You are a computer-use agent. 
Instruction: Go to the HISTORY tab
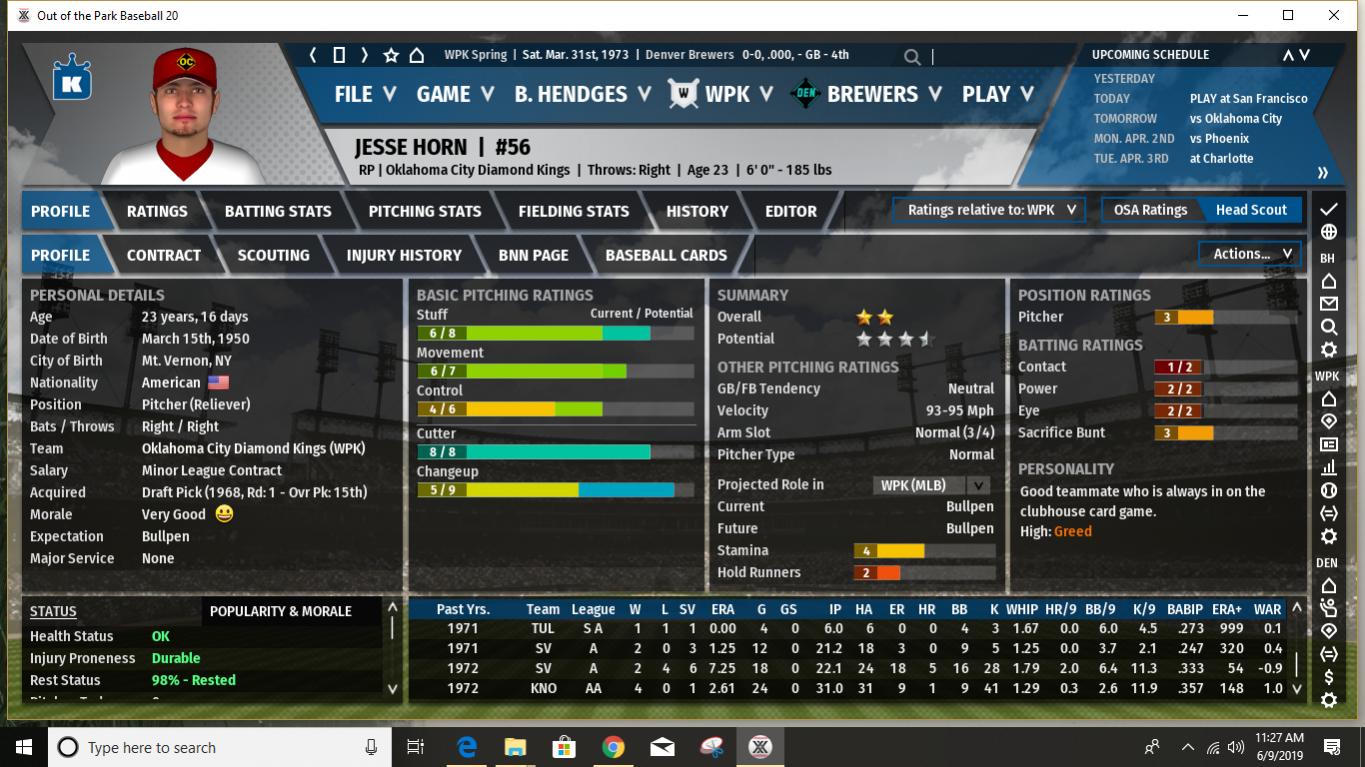point(697,211)
